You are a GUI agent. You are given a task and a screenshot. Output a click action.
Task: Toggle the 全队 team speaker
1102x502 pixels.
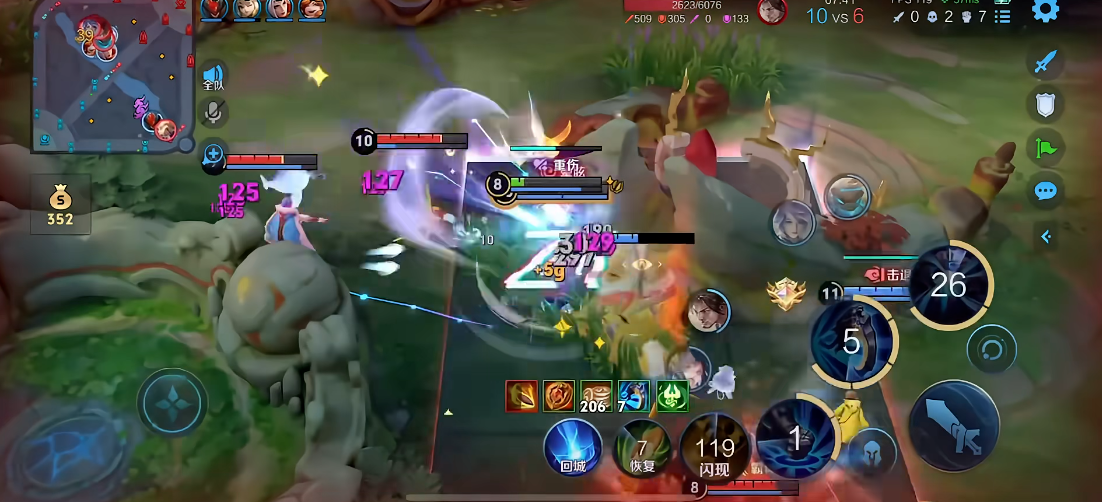pos(213,77)
